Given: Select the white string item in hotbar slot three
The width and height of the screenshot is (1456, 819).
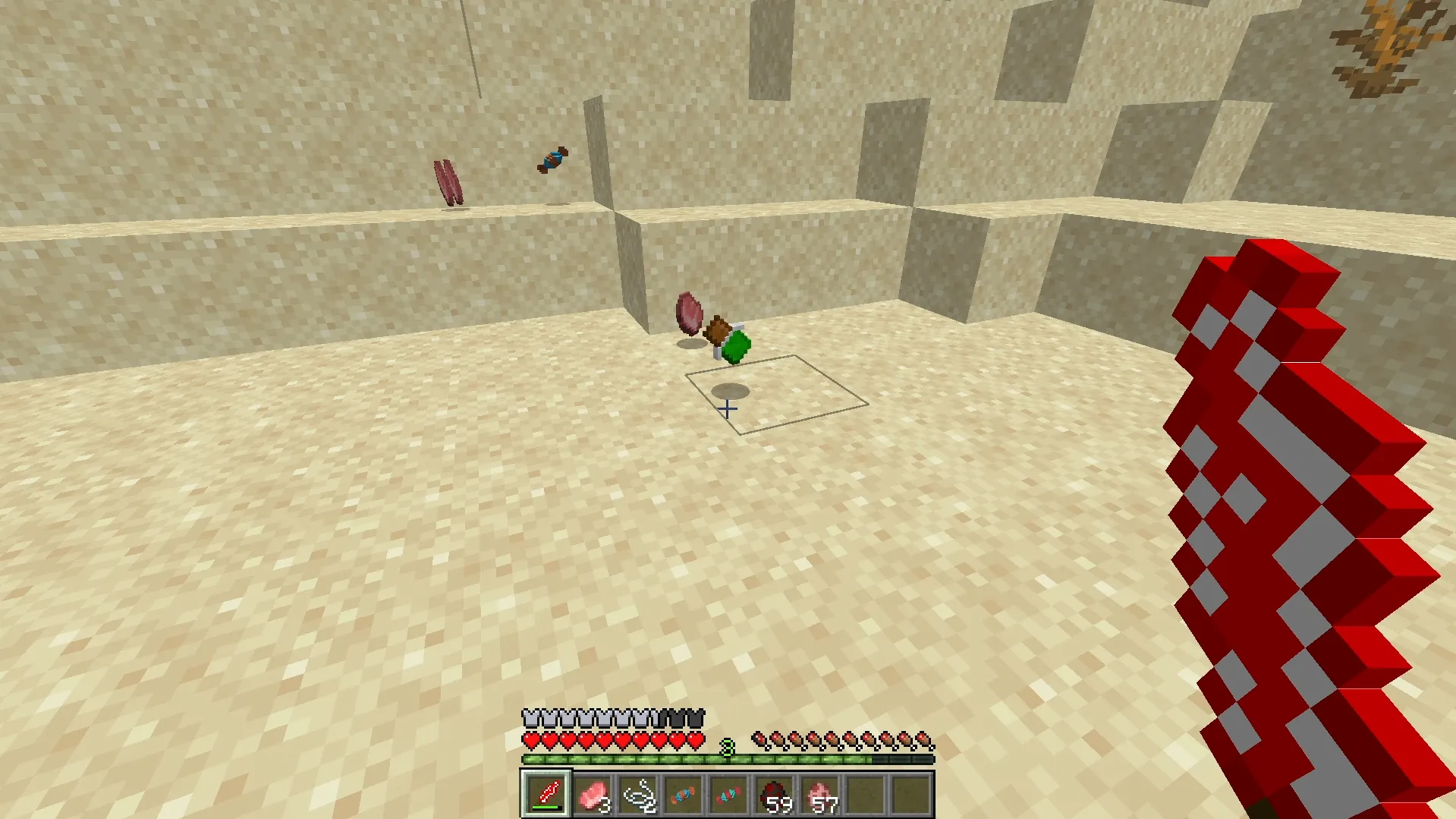Looking at the screenshot, I should (640, 795).
